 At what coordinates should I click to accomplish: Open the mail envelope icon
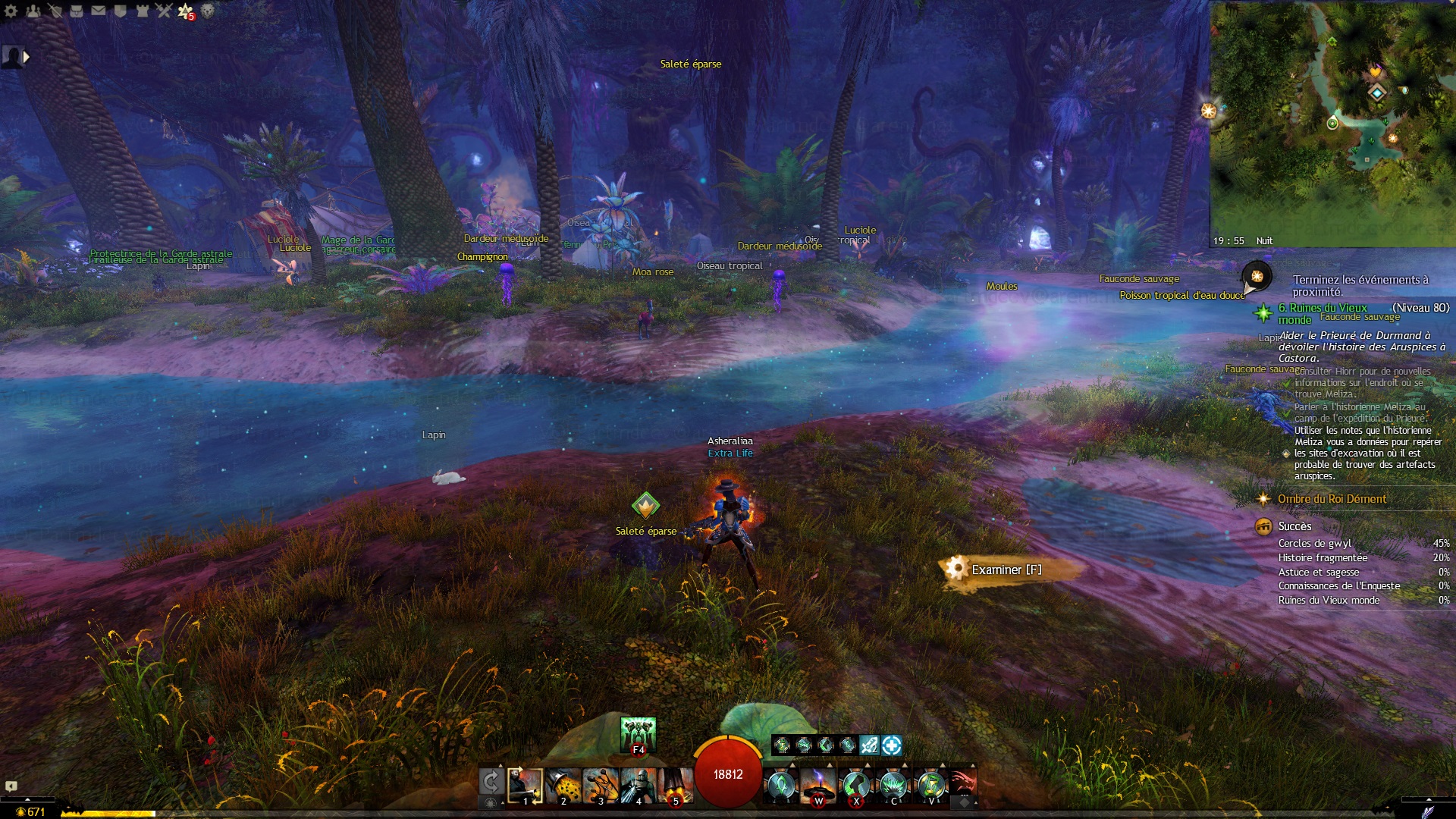coord(99,11)
